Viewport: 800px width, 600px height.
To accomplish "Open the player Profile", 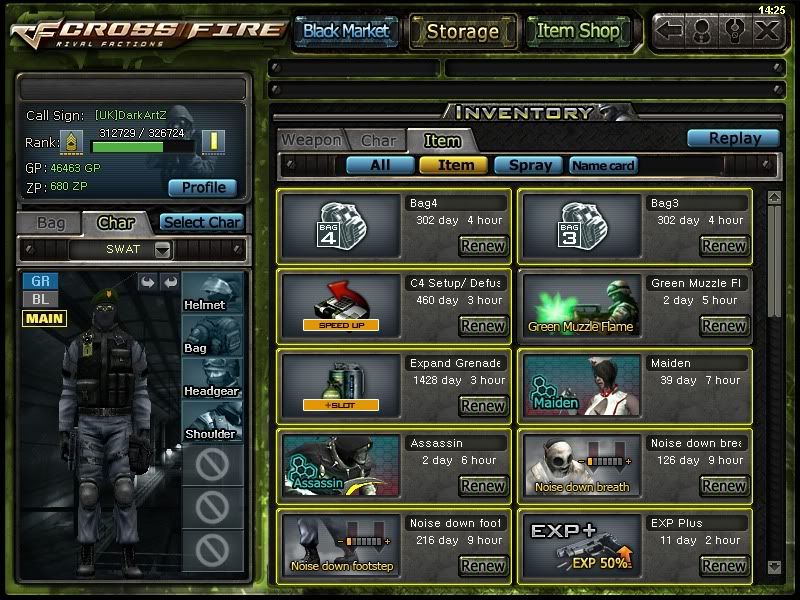I will click(203, 187).
